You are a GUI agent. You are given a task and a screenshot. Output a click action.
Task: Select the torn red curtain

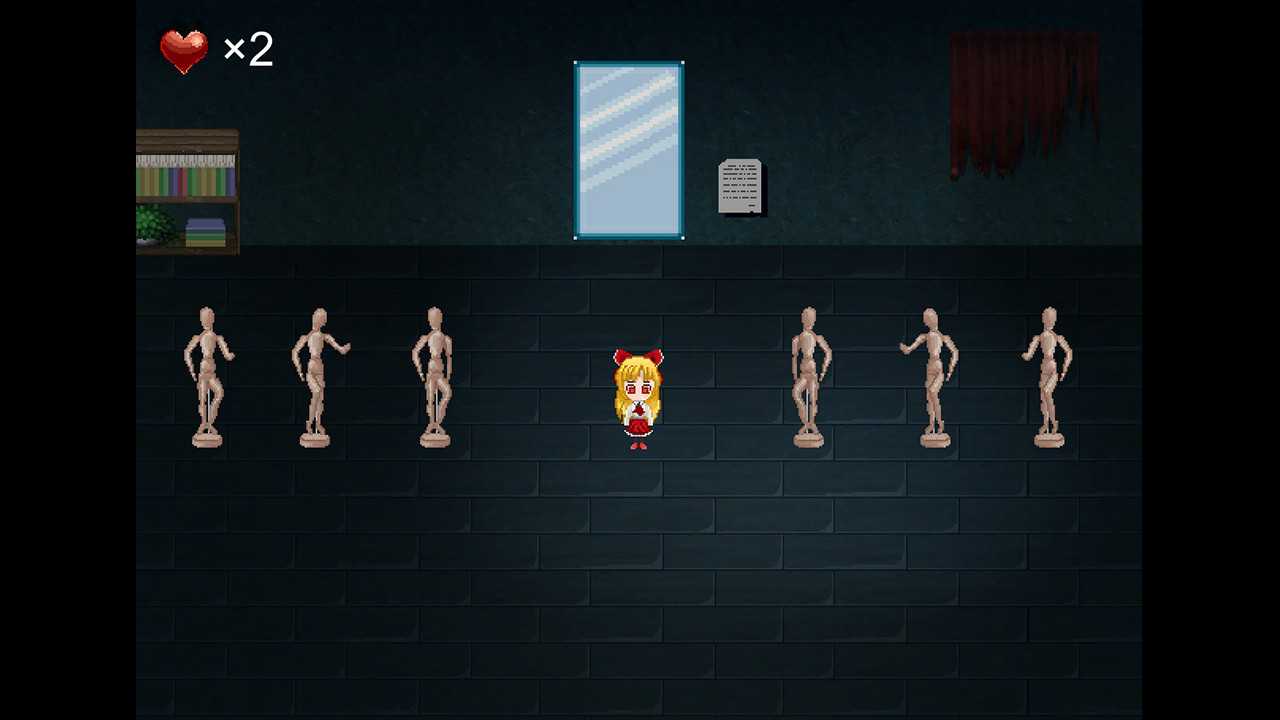pos(1020,95)
